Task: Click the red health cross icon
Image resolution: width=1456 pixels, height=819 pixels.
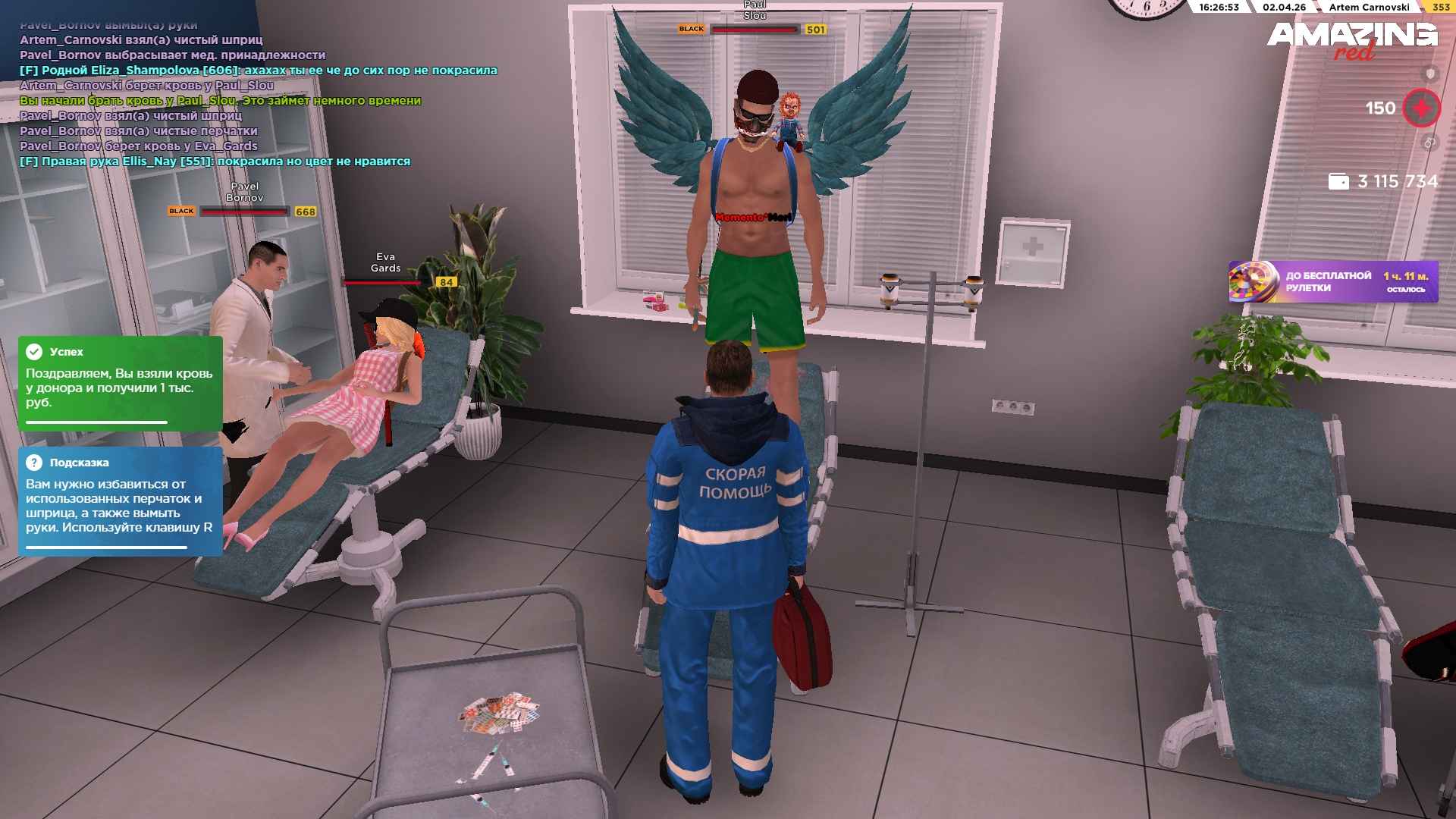Action: [x=1421, y=108]
